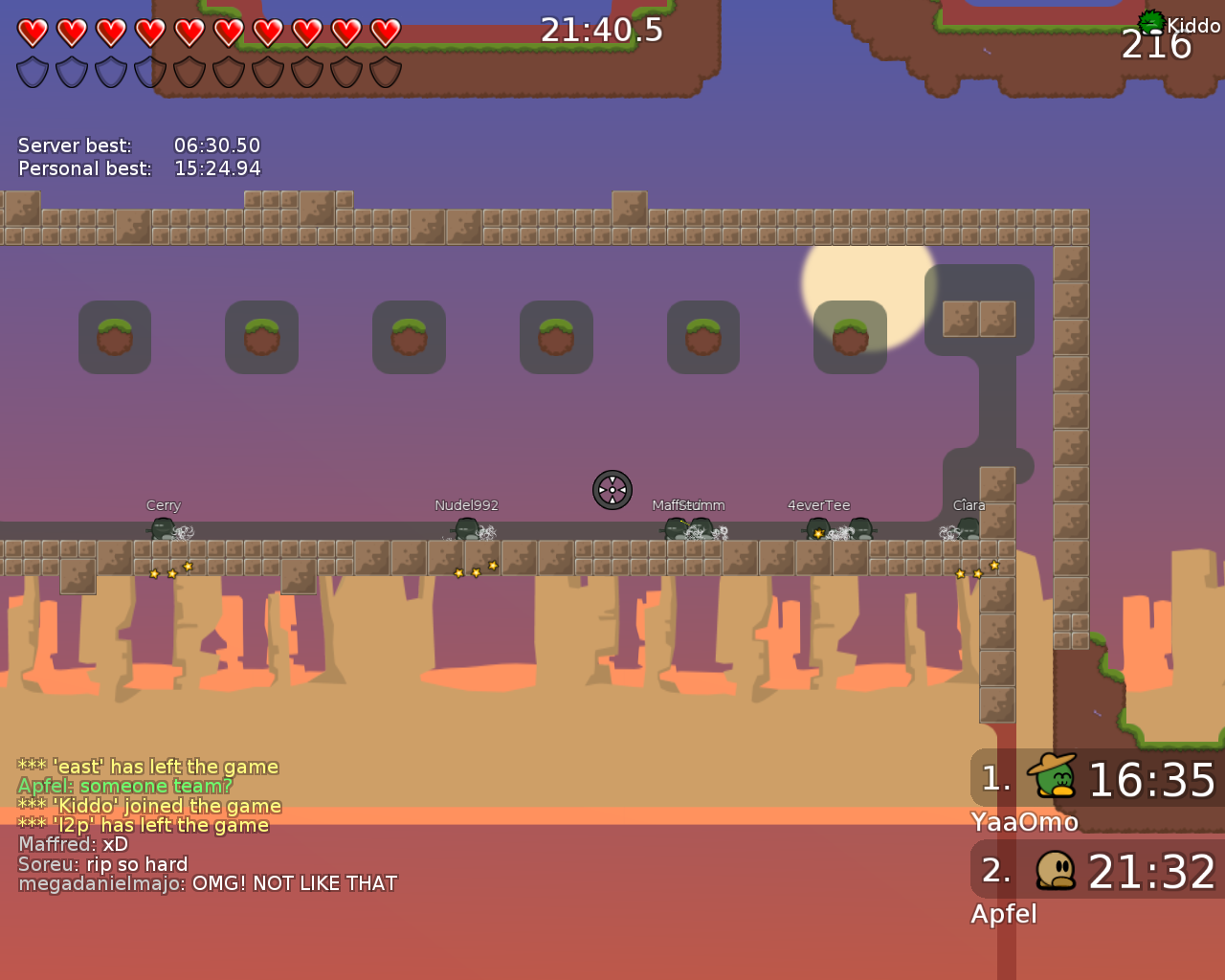Screen dimensions: 1225x980
Task: Click the first red heart in health bar
Action: point(32,31)
